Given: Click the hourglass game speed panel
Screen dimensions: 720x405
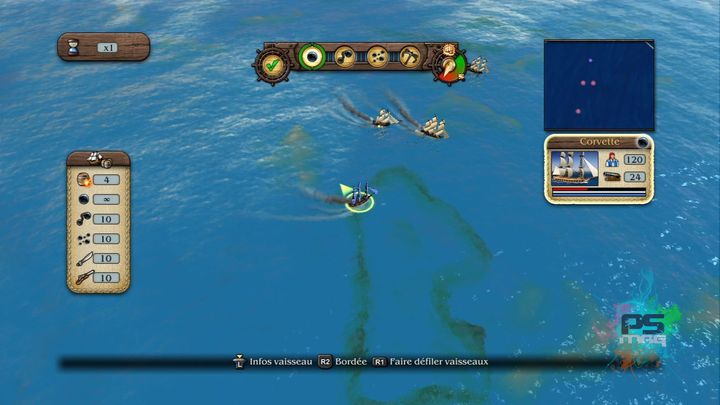Looking at the screenshot, I should click(x=103, y=47).
